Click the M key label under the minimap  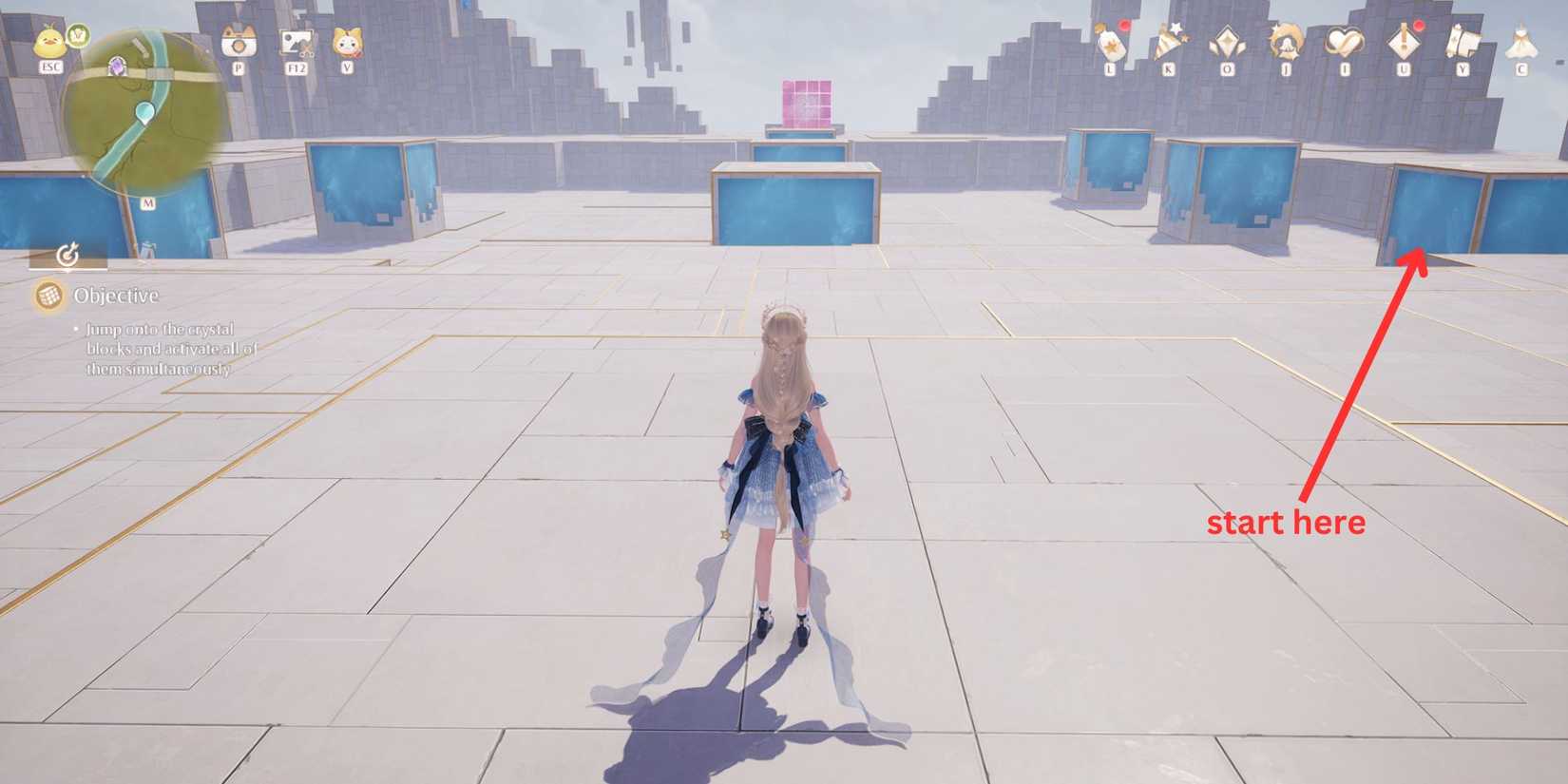pyautogui.click(x=148, y=202)
